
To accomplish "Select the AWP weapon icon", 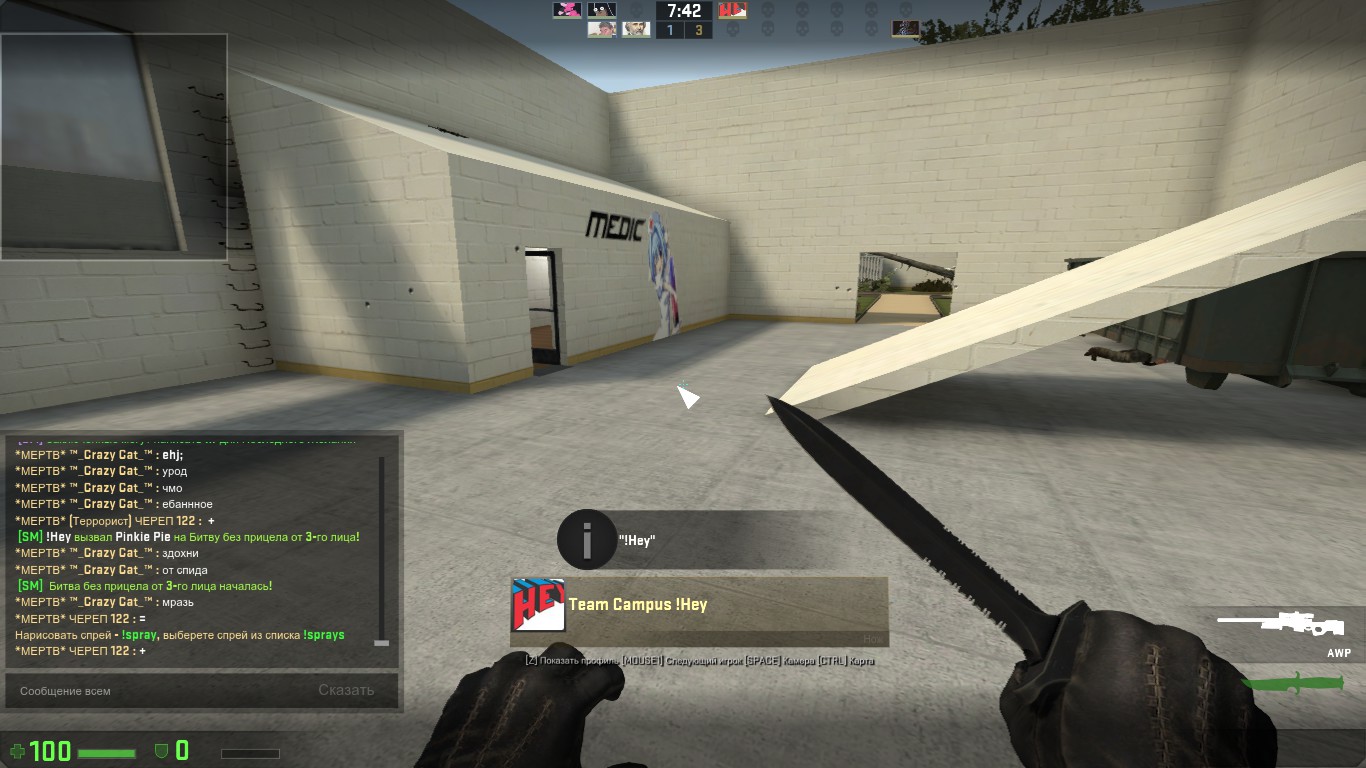I will pos(1284,625).
